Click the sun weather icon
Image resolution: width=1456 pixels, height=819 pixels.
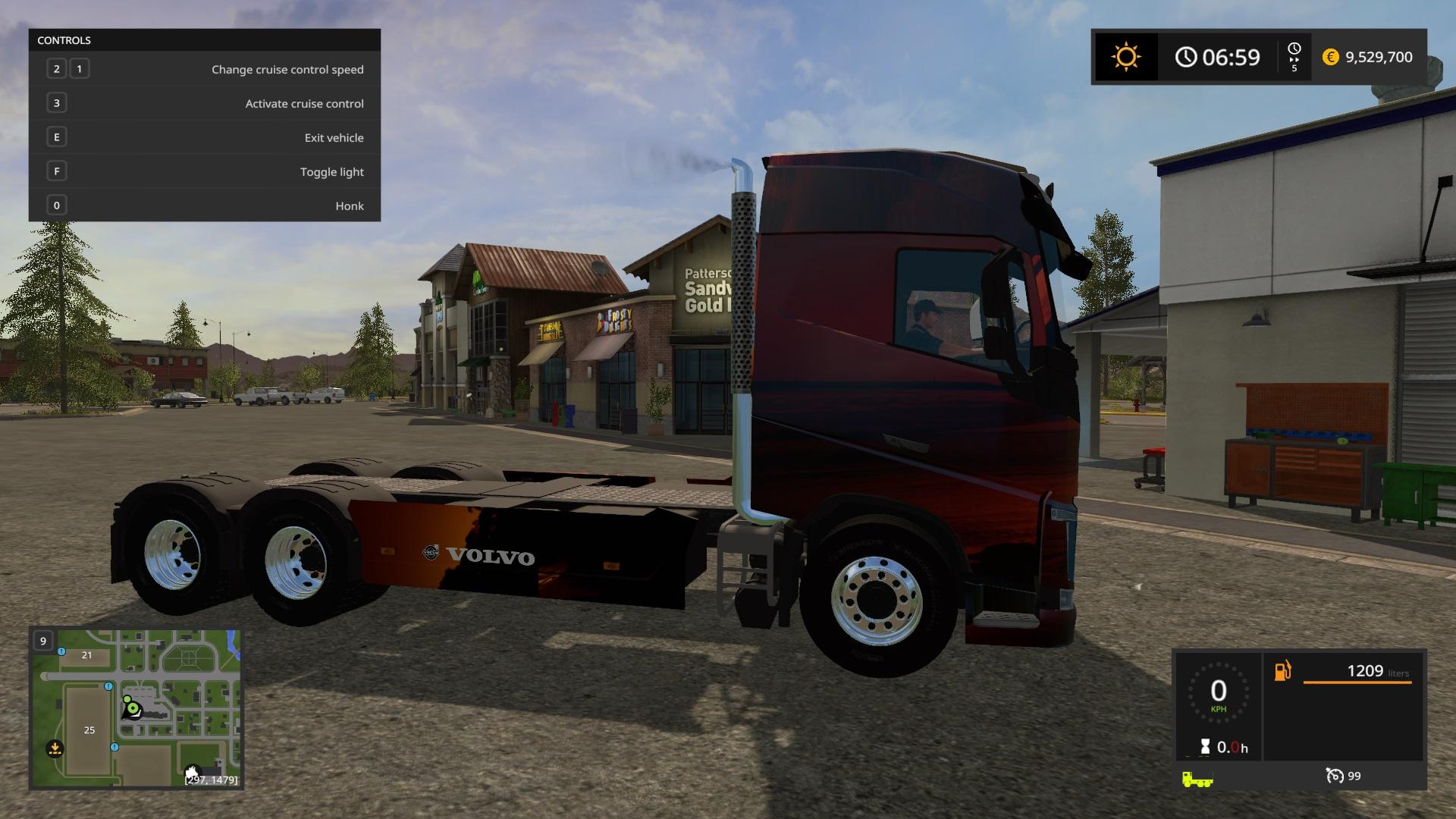1125,57
